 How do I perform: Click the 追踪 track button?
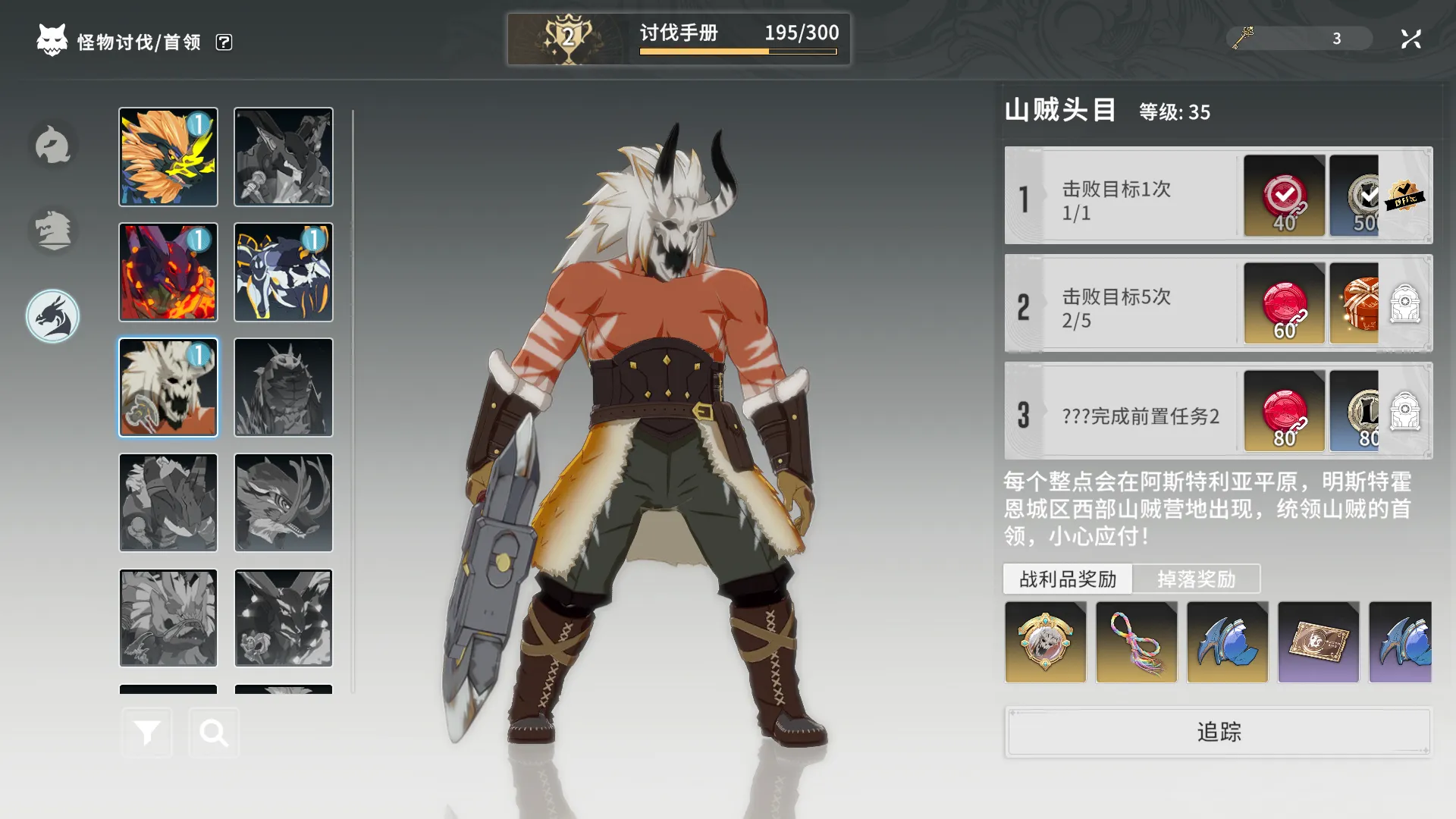point(1219,732)
